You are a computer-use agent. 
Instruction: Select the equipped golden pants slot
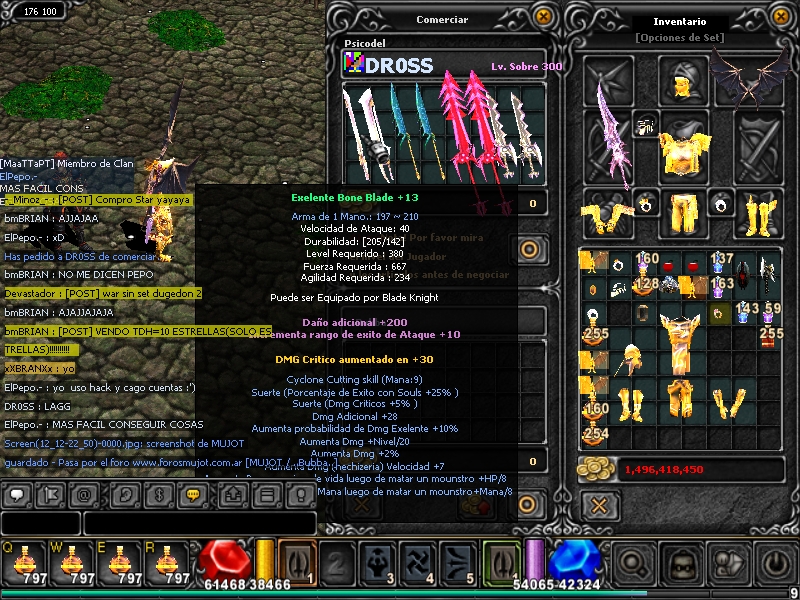click(x=683, y=212)
